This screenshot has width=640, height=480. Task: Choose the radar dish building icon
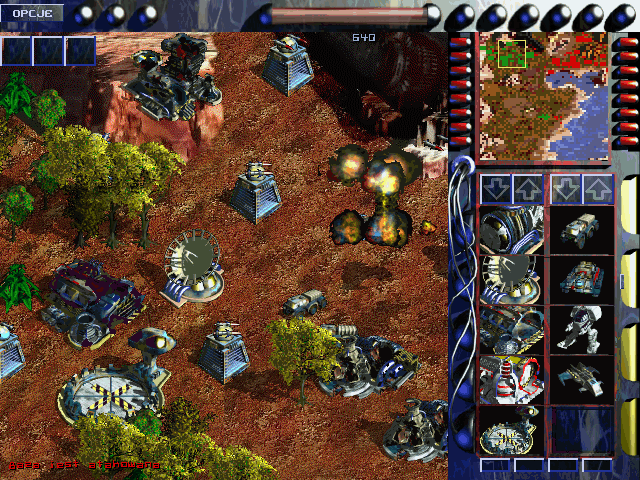[511, 278]
